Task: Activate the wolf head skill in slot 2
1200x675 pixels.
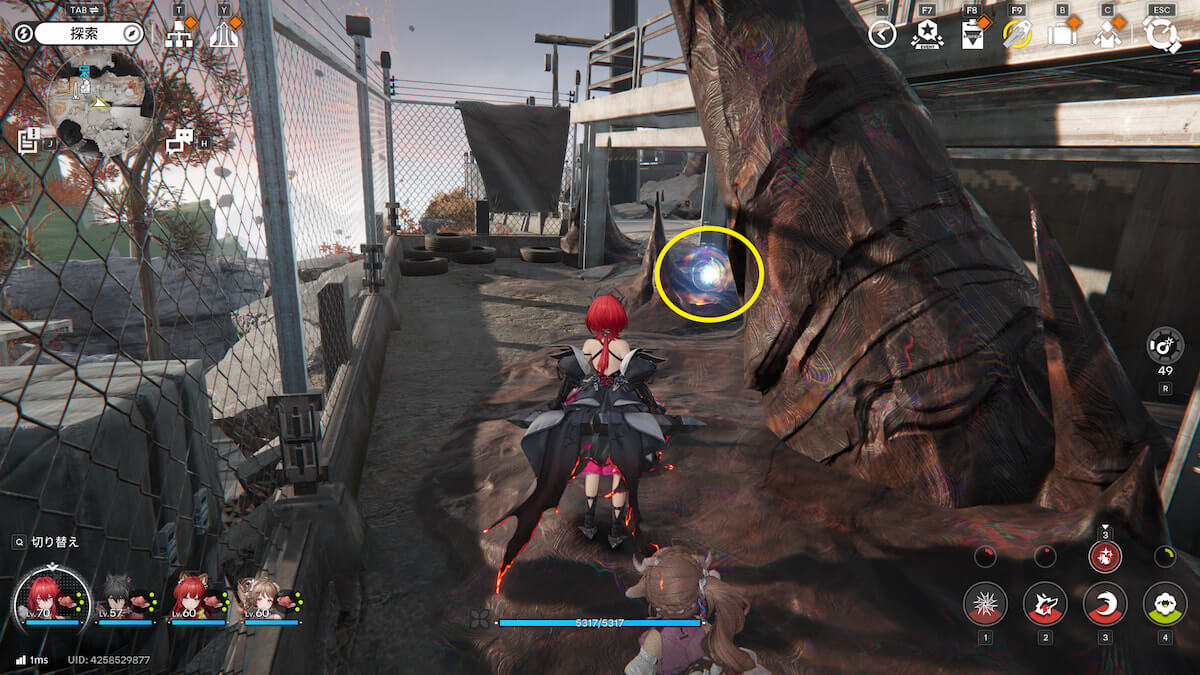Action: point(1045,603)
